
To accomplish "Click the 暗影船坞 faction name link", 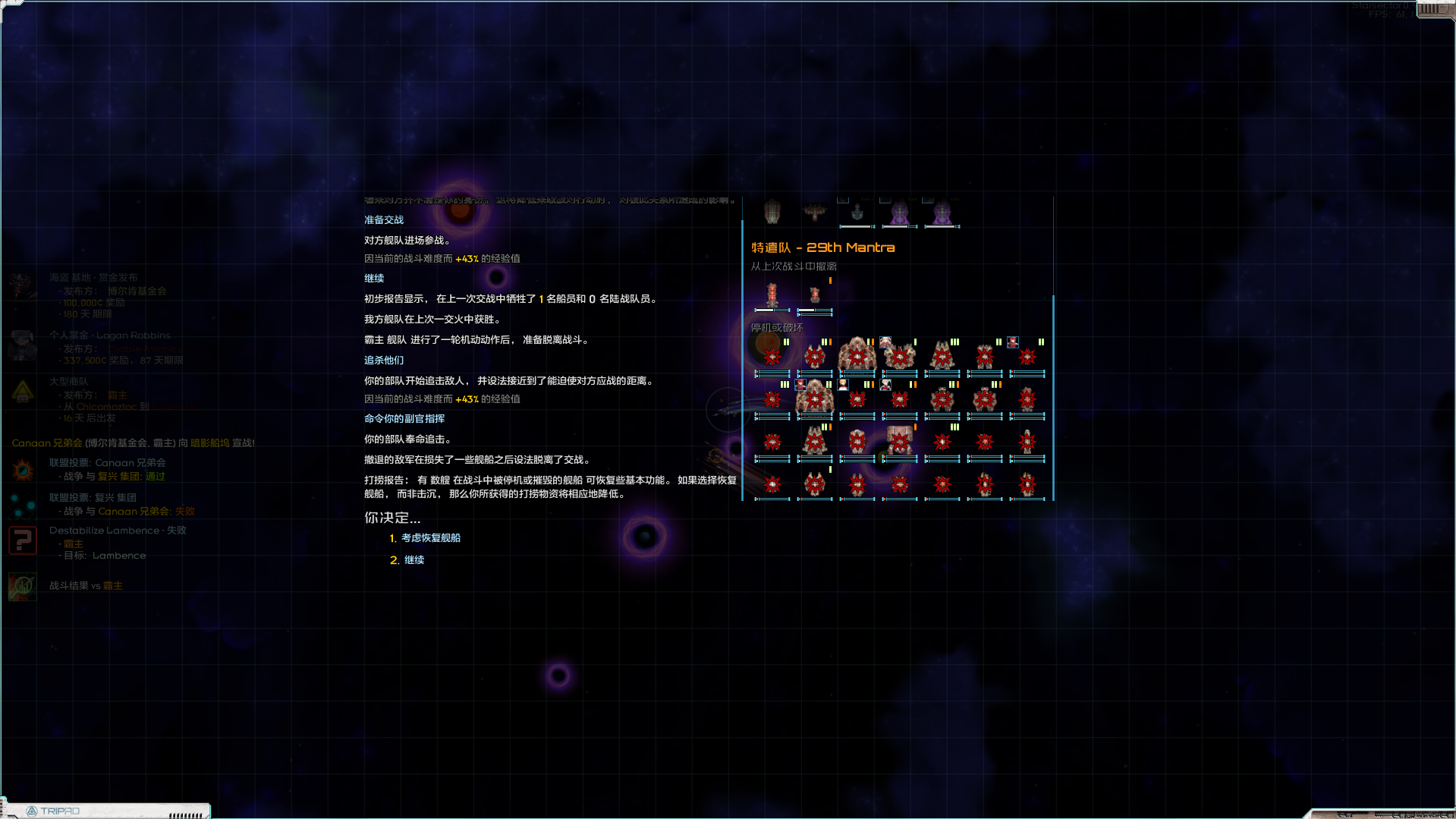I will click(x=211, y=443).
